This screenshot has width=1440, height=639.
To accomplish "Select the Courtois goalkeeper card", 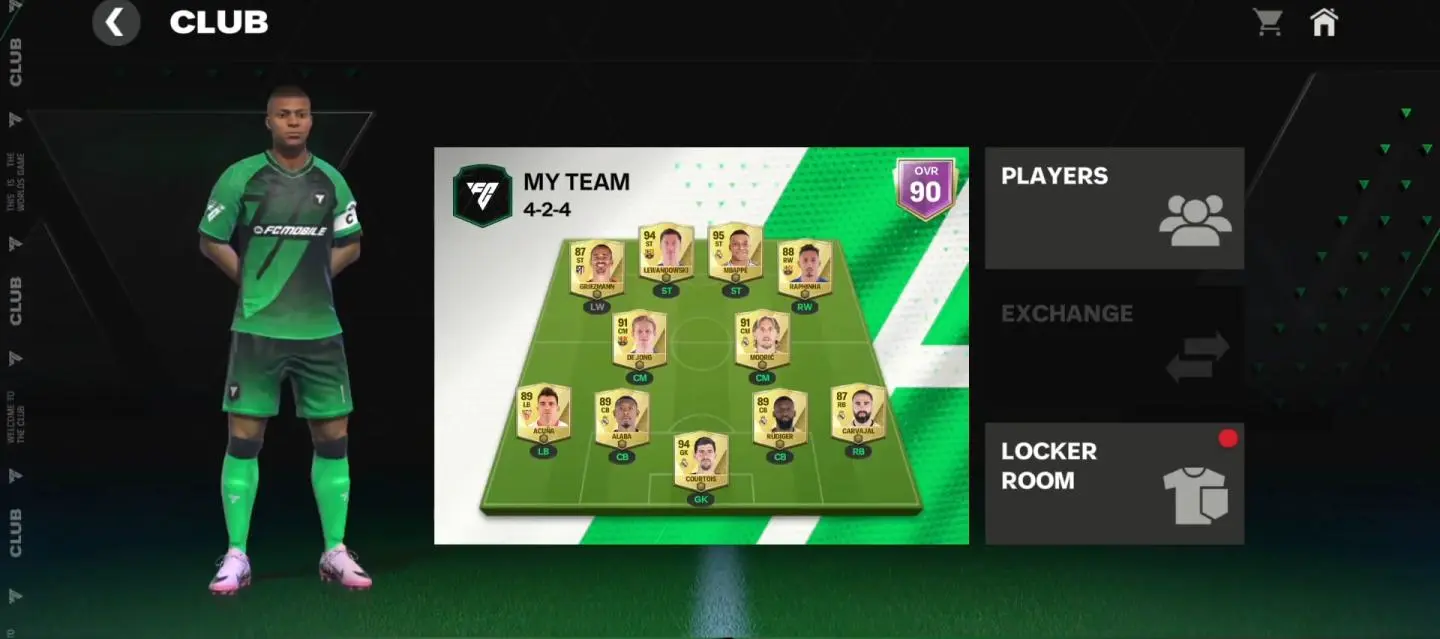I will [700, 460].
